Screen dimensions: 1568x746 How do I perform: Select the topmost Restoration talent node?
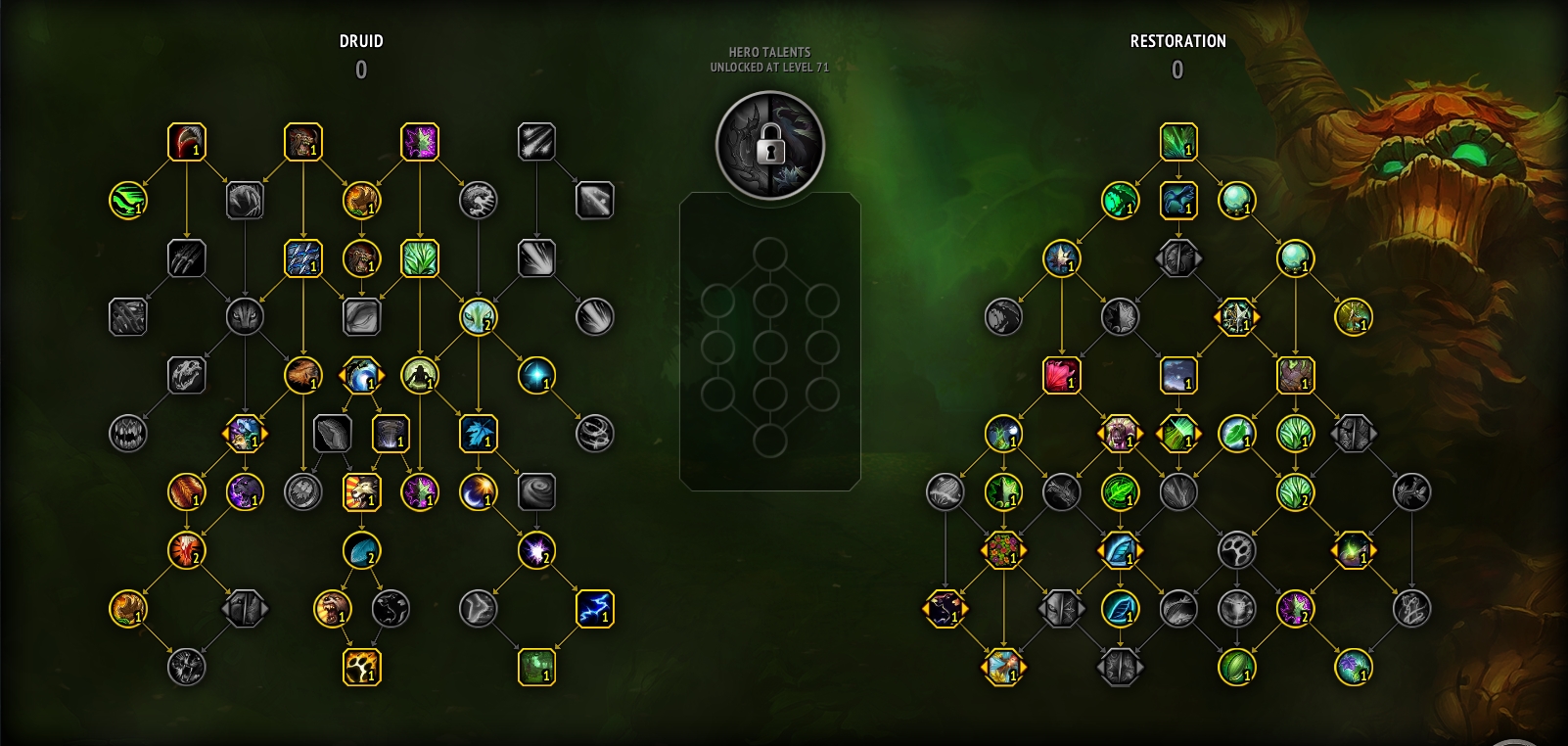(x=1179, y=142)
